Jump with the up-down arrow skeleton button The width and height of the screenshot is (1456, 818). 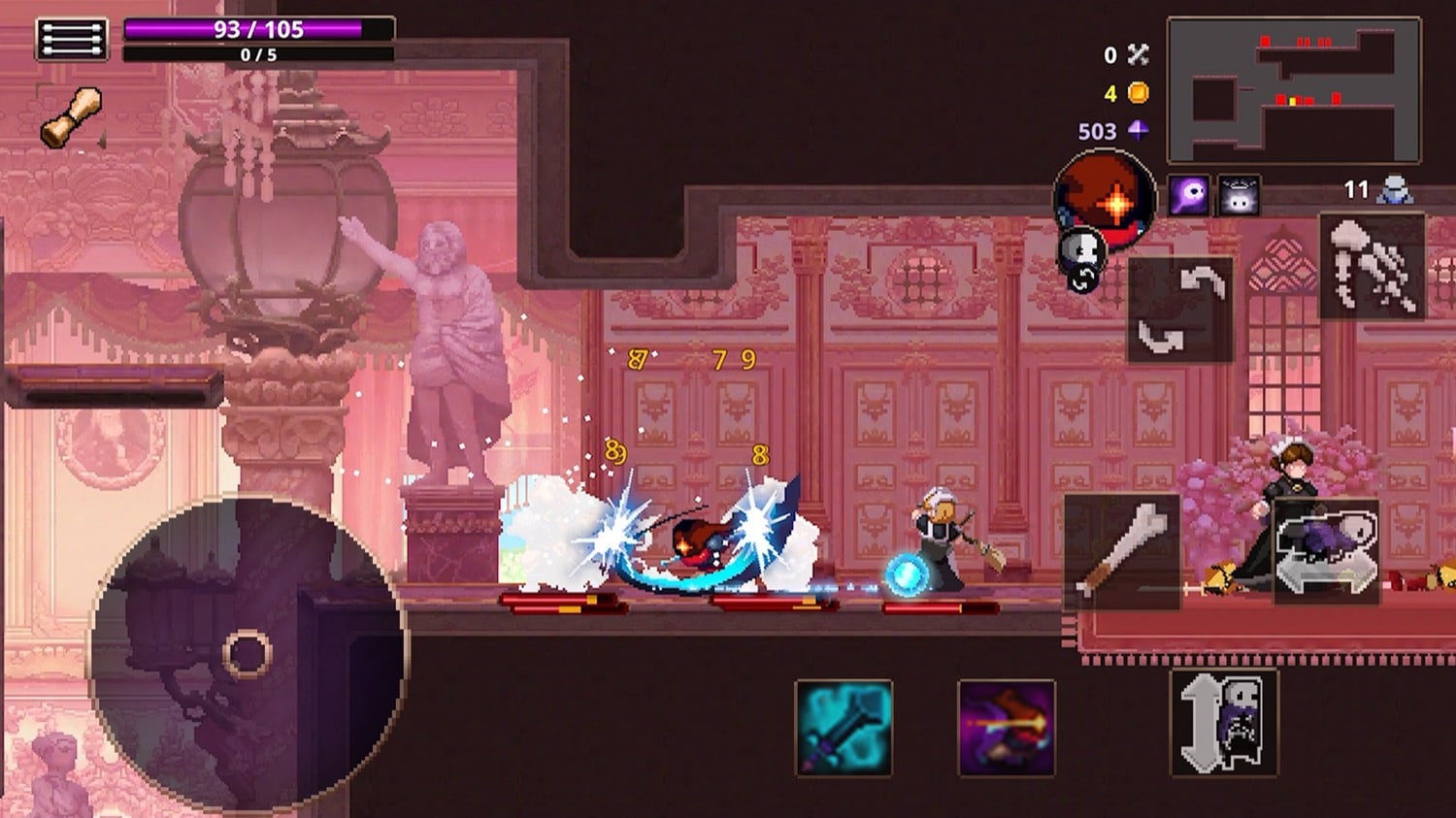coord(1224,723)
